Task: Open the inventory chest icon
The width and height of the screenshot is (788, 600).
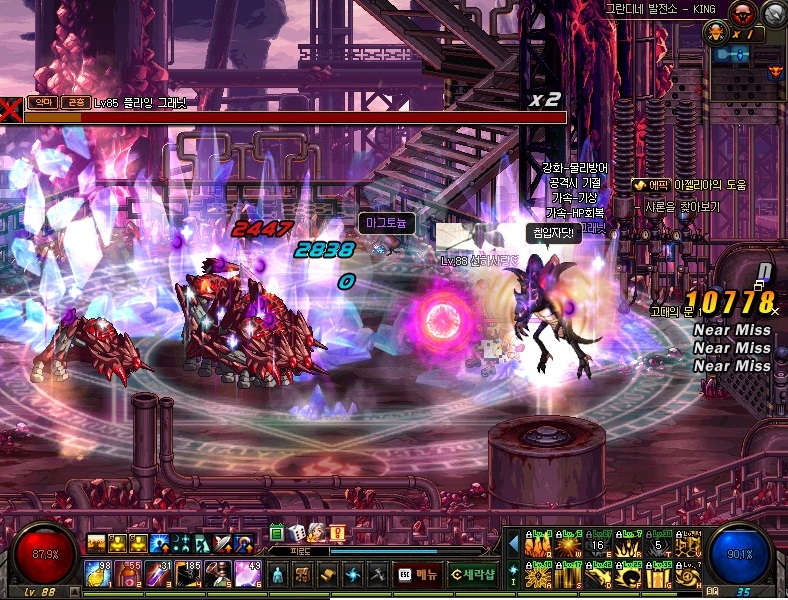Action: click(301, 575)
